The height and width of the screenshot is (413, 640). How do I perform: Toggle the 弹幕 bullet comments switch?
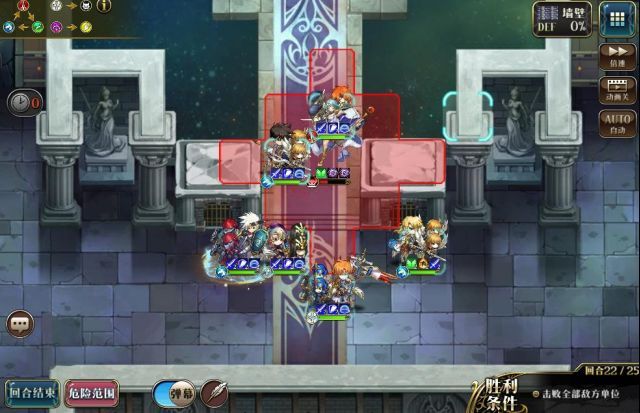(x=173, y=394)
